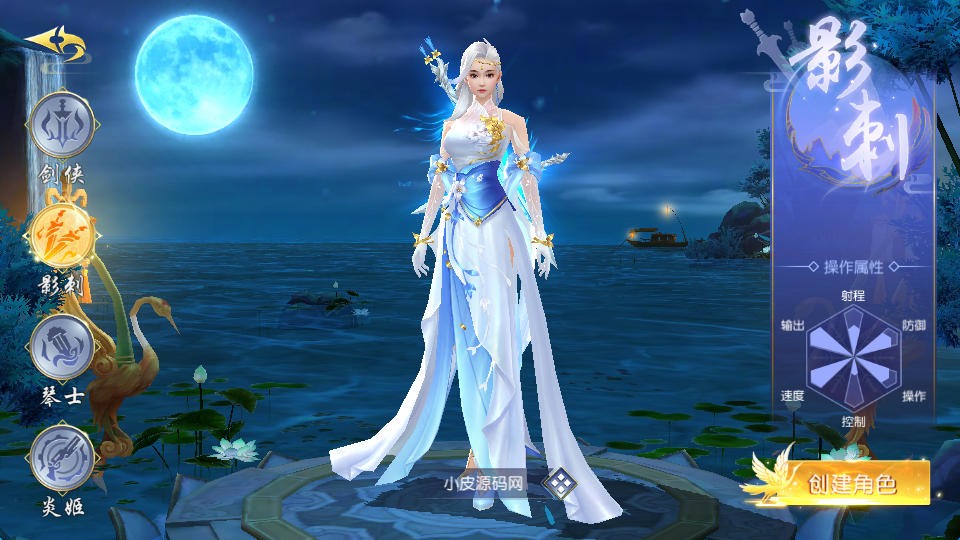Select the 炎姬 fire maiden class
This screenshot has height=540, width=960.
tap(62, 457)
